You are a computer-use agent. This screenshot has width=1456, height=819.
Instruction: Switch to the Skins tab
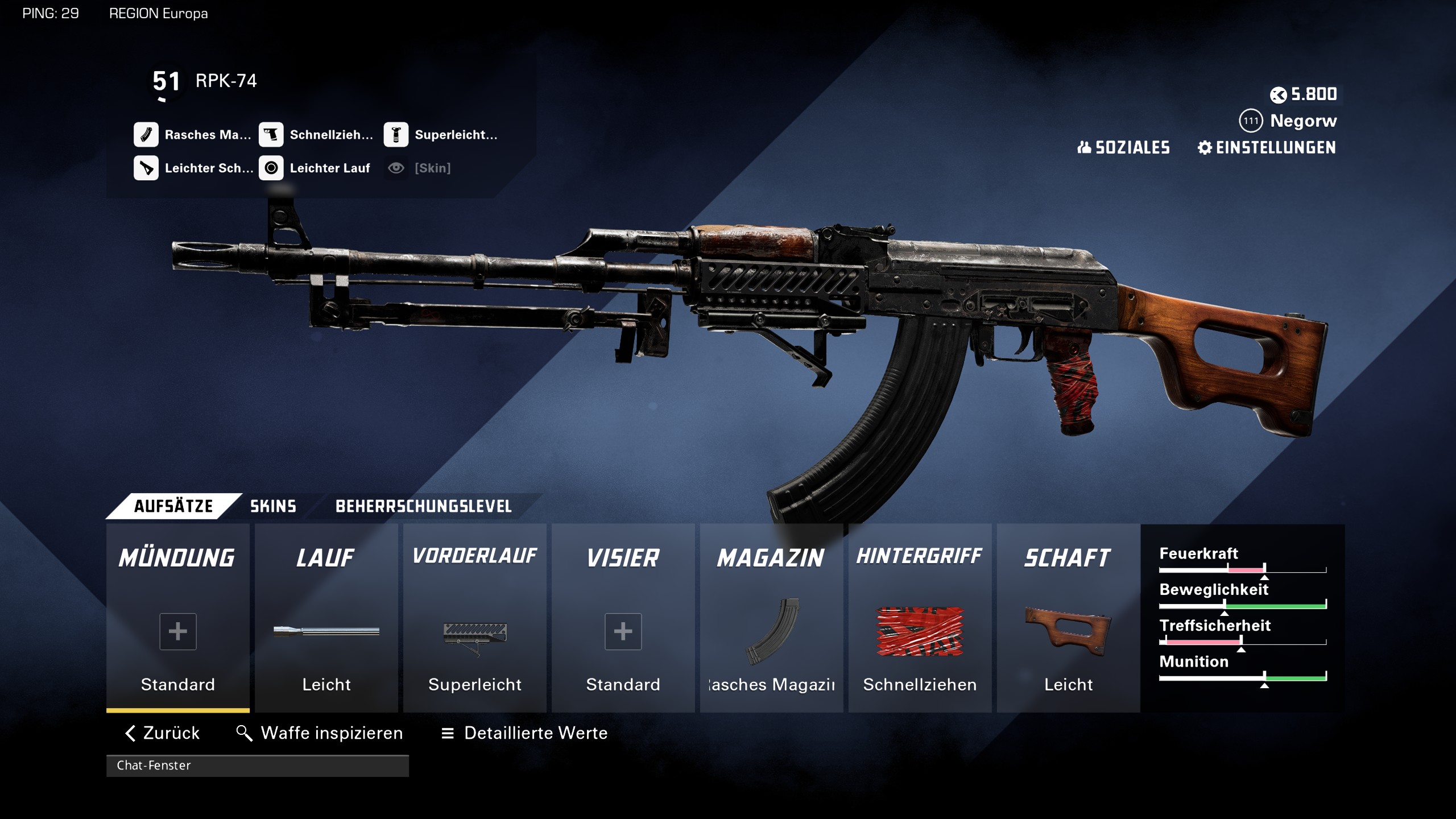(x=273, y=506)
